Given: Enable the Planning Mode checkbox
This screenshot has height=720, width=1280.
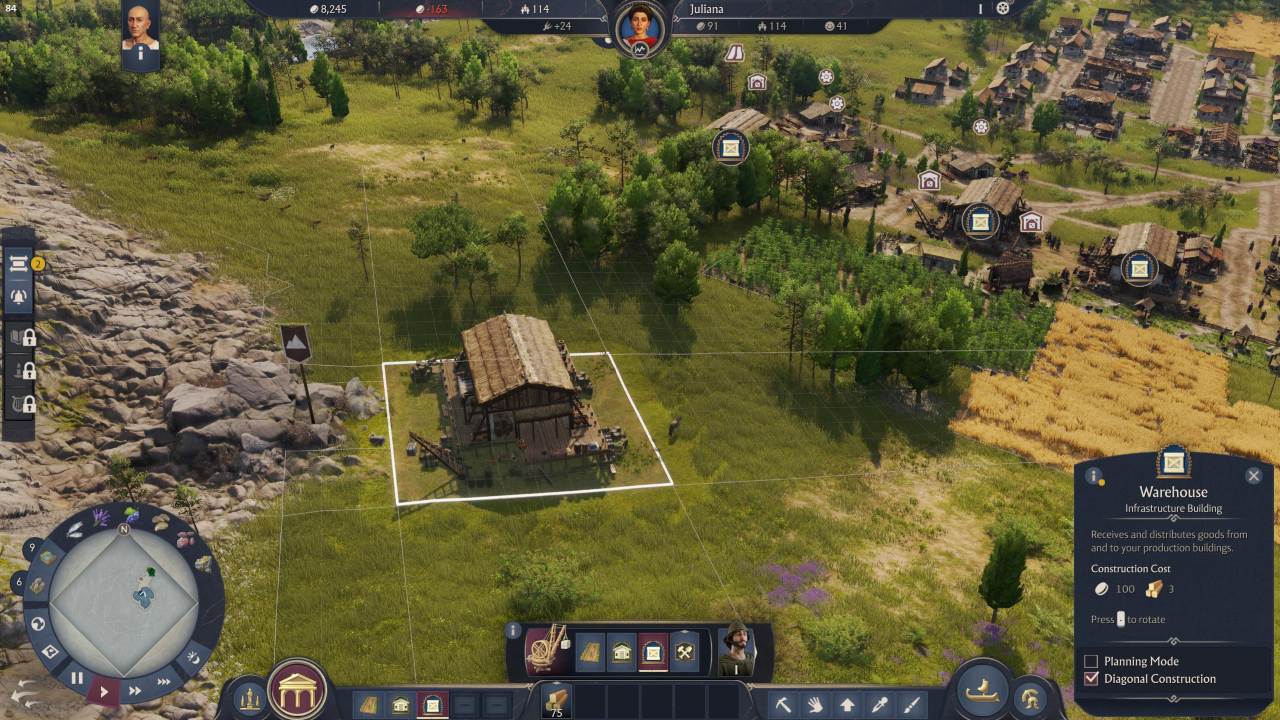Looking at the screenshot, I should point(1092,661).
